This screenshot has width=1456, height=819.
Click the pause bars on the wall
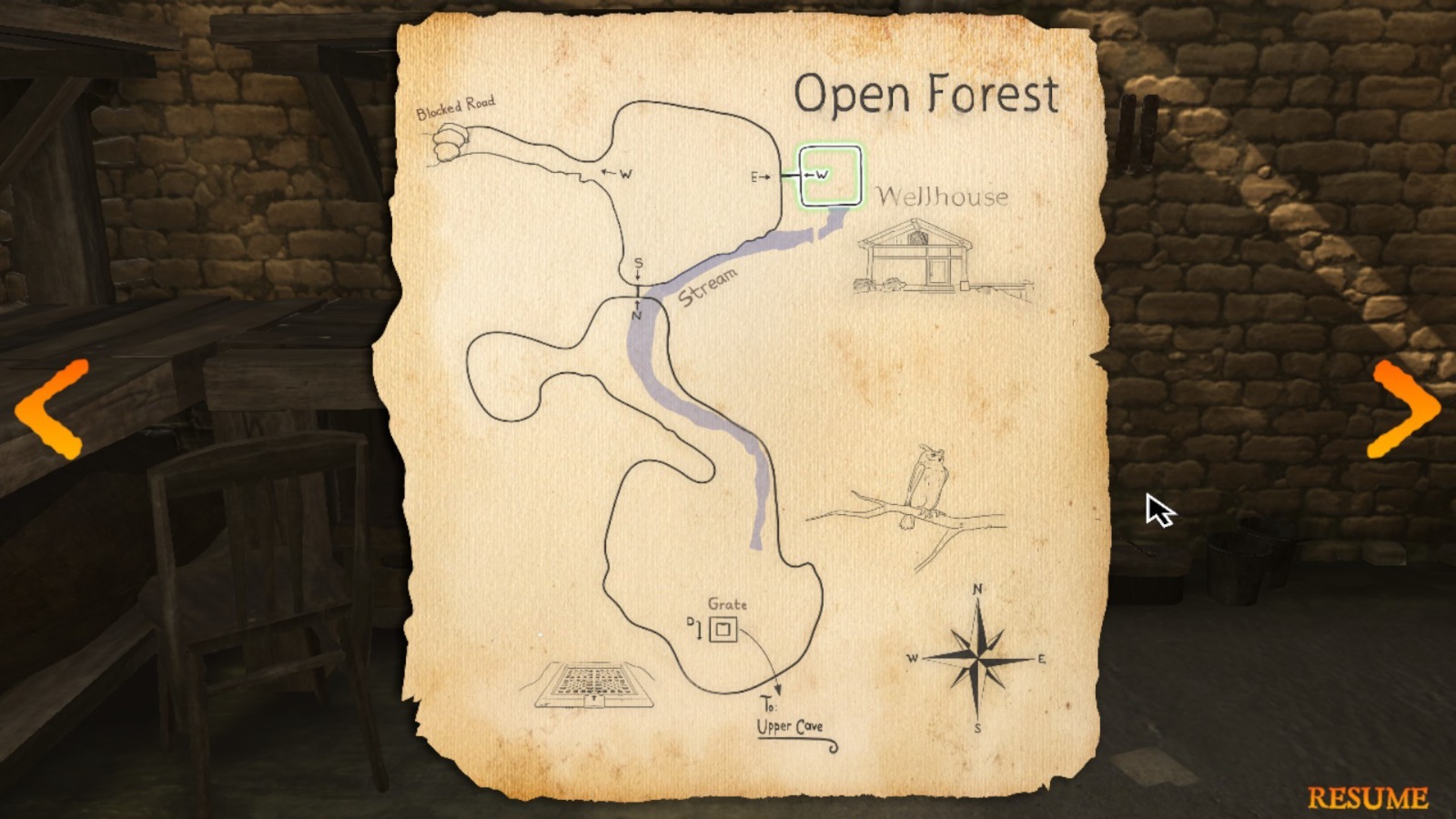click(1138, 127)
